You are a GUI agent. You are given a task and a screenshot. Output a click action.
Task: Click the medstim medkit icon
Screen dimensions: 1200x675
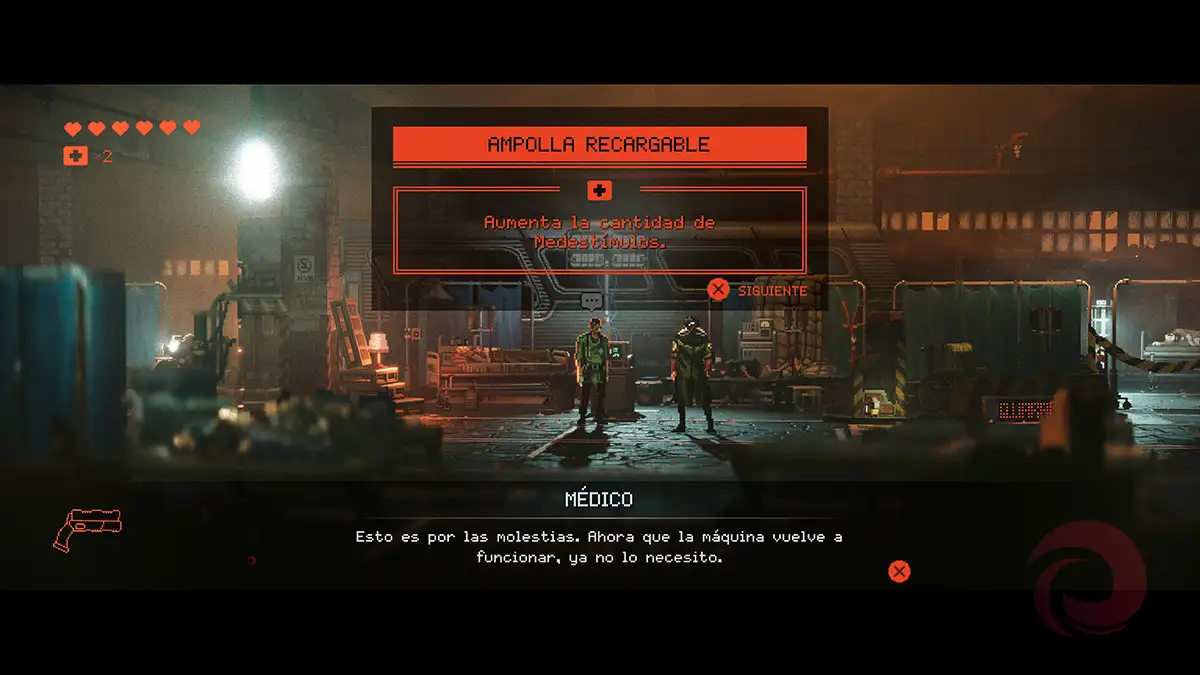point(76,156)
